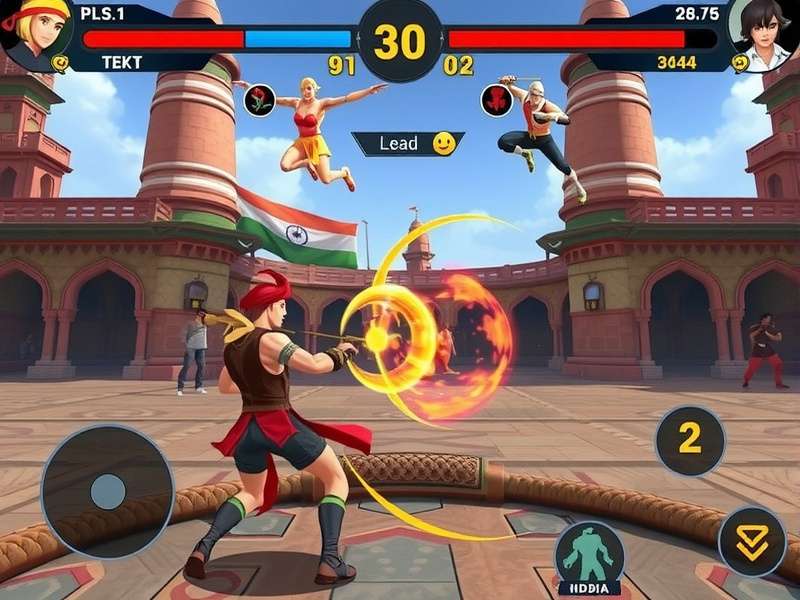Screen dimensions: 800x600
Task: Select the green fighter silhouette icon
Action: tap(589, 554)
